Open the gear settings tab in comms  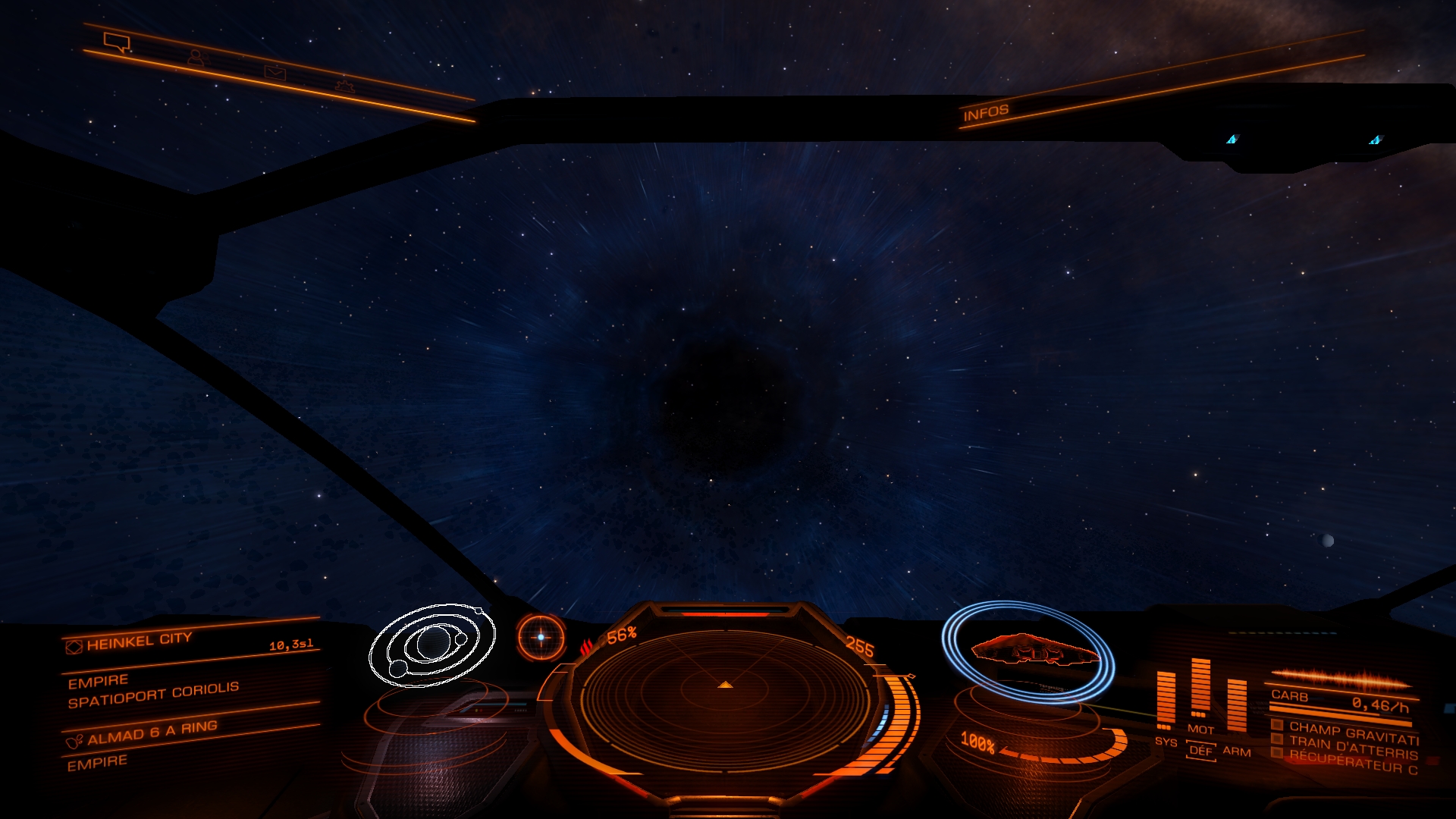coord(345,86)
